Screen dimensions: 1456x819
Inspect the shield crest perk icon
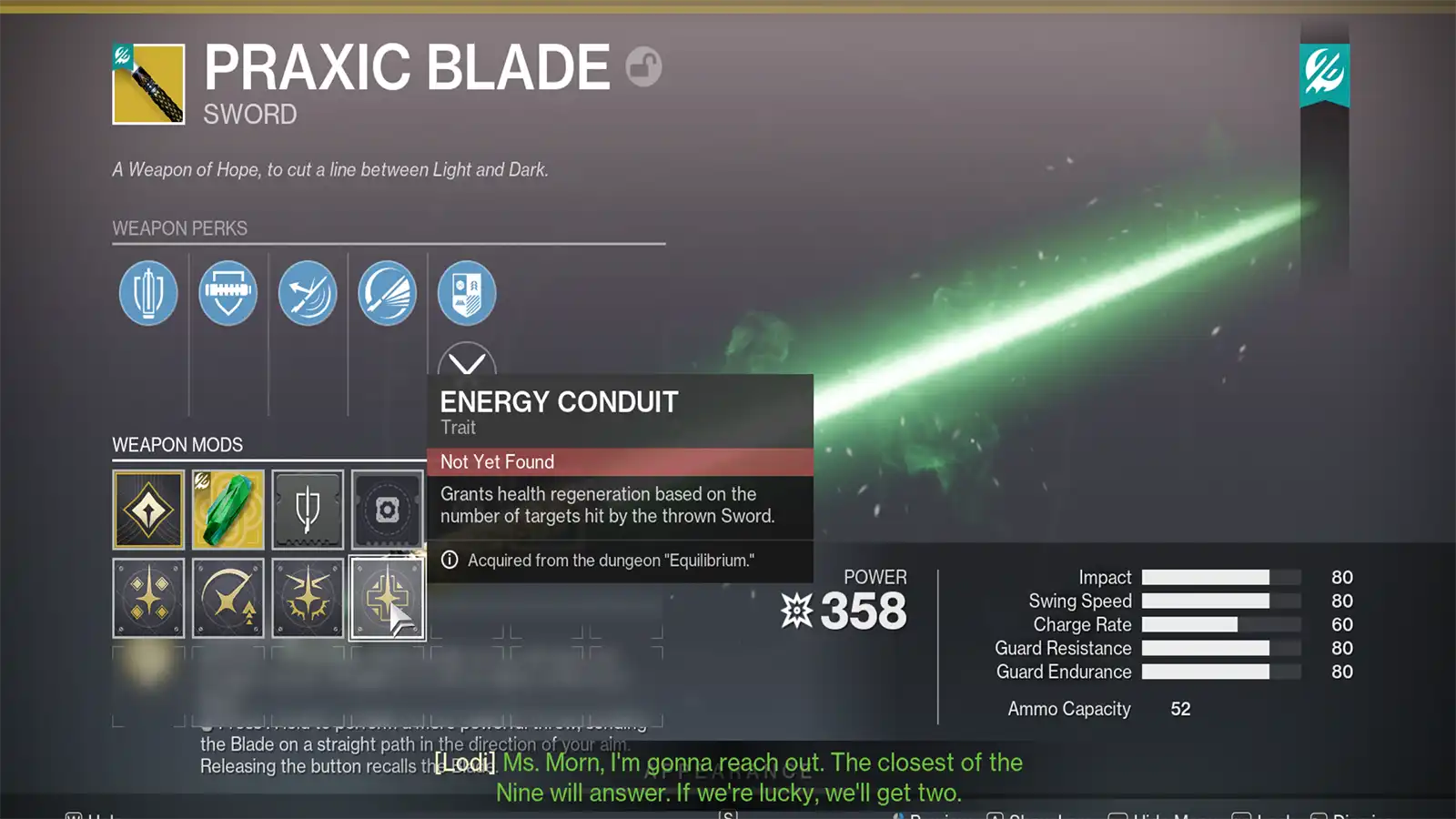pyautogui.click(x=466, y=291)
